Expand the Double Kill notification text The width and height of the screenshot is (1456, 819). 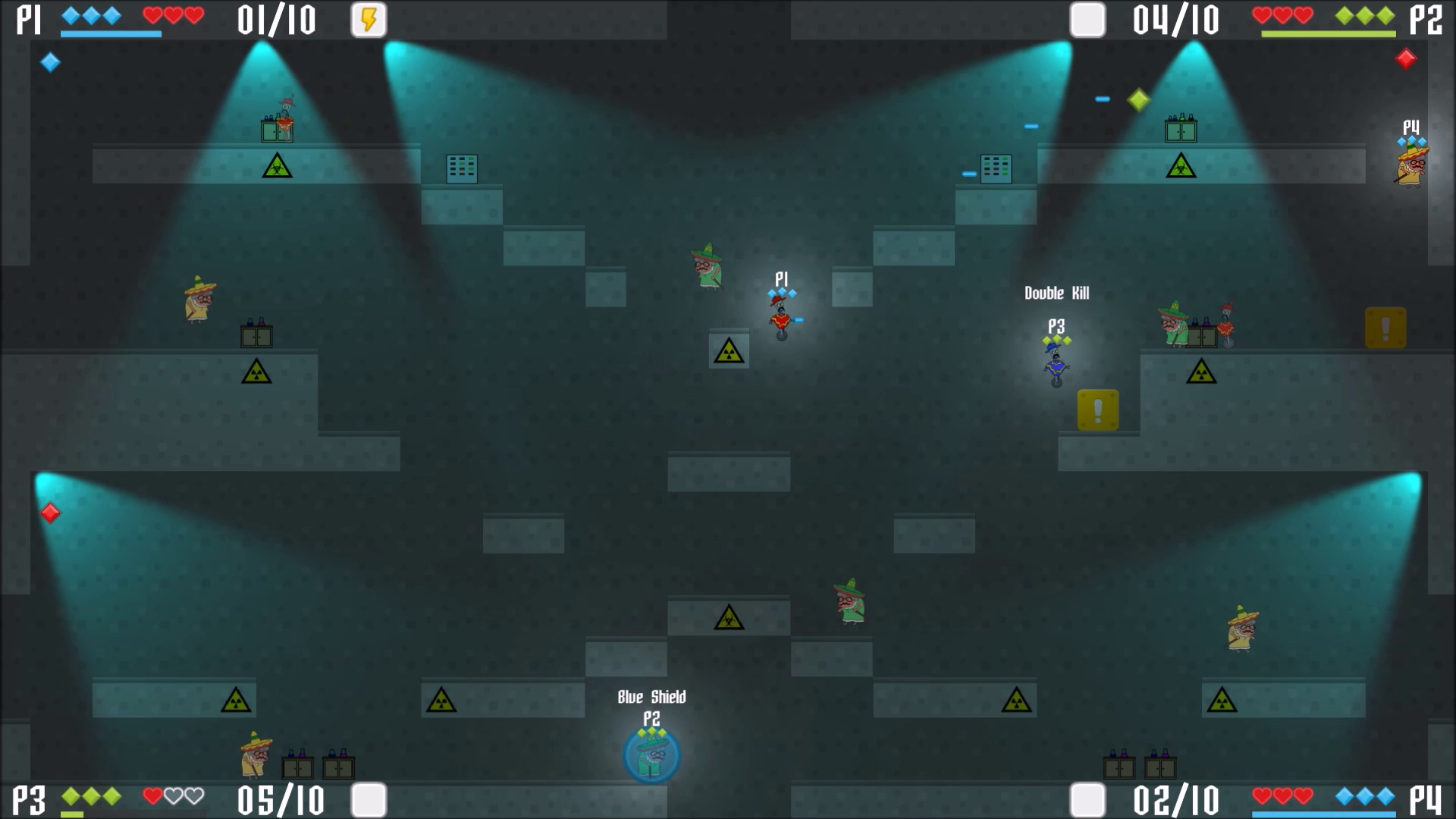[1057, 293]
